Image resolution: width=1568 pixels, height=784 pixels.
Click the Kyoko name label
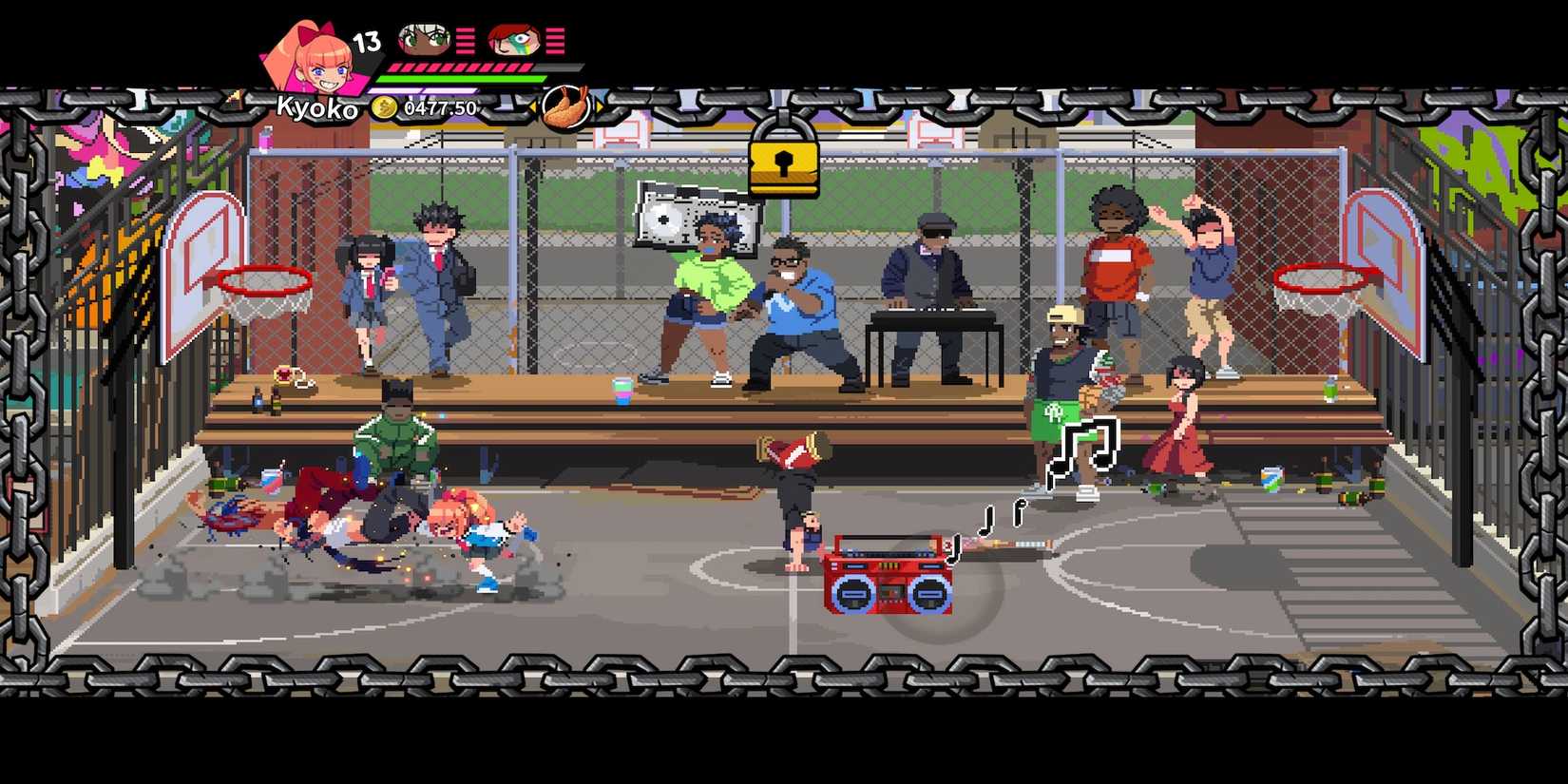click(317, 108)
